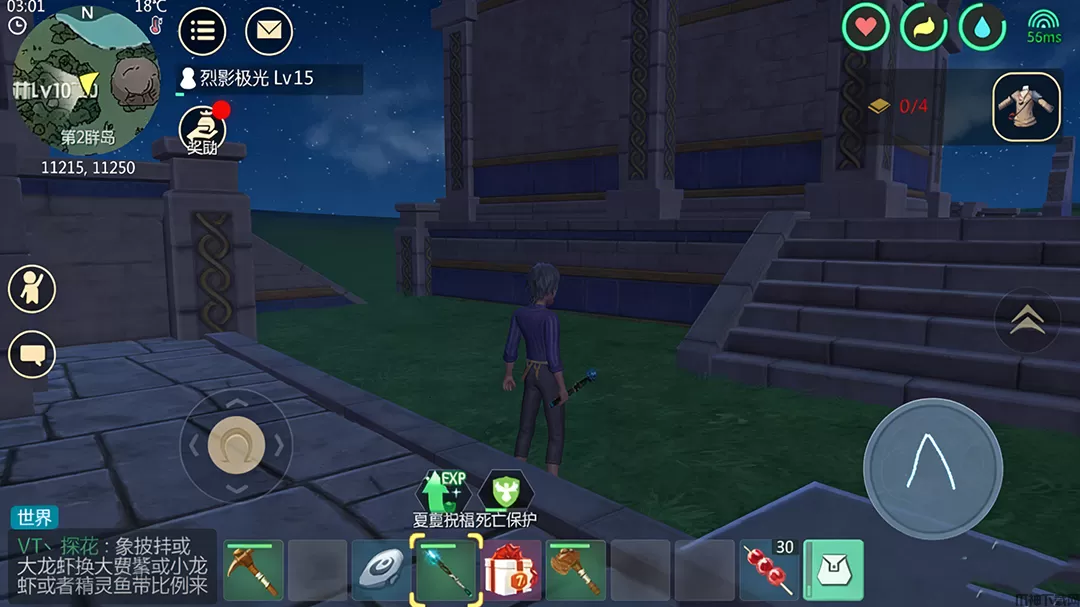Open the red gift box slot

pos(511,571)
